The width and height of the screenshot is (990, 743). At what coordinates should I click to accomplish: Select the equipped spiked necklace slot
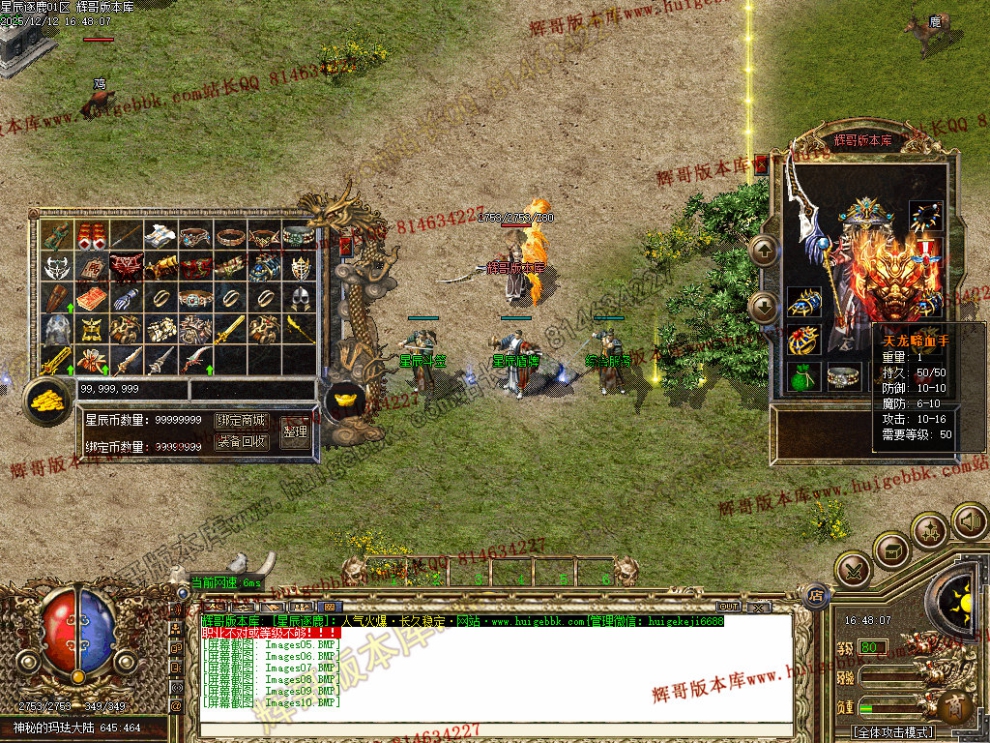pos(925,214)
